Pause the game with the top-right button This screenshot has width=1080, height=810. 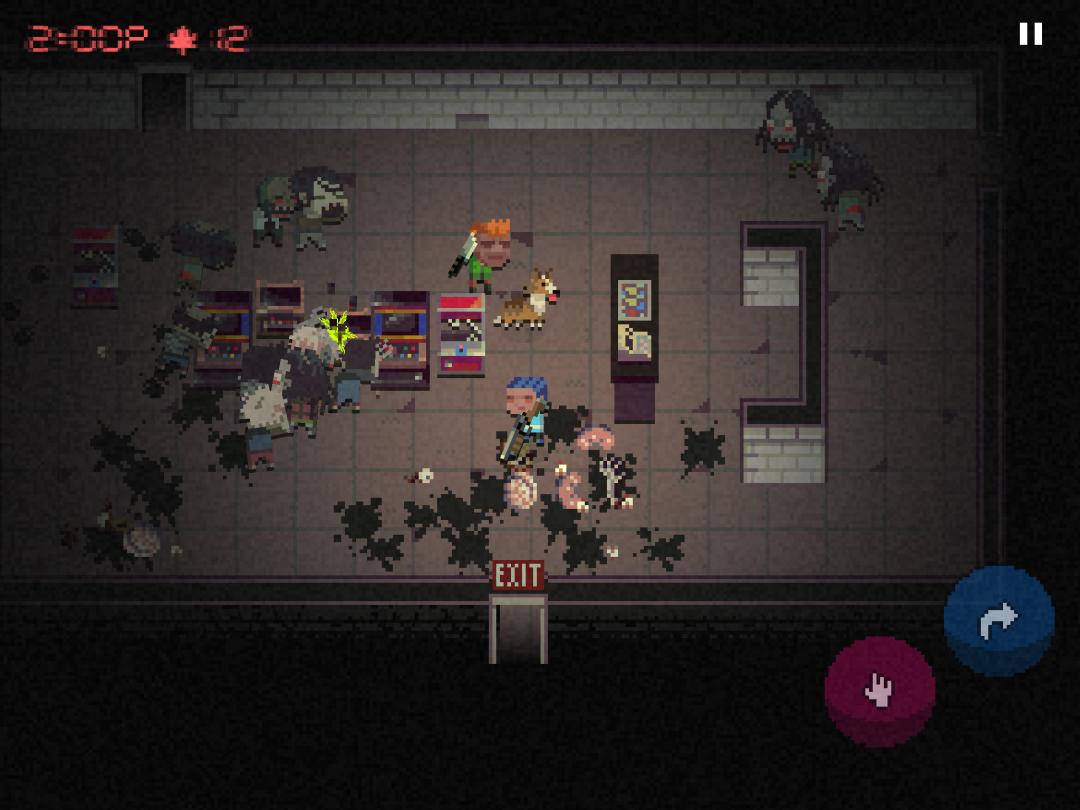pyautogui.click(x=1030, y=34)
